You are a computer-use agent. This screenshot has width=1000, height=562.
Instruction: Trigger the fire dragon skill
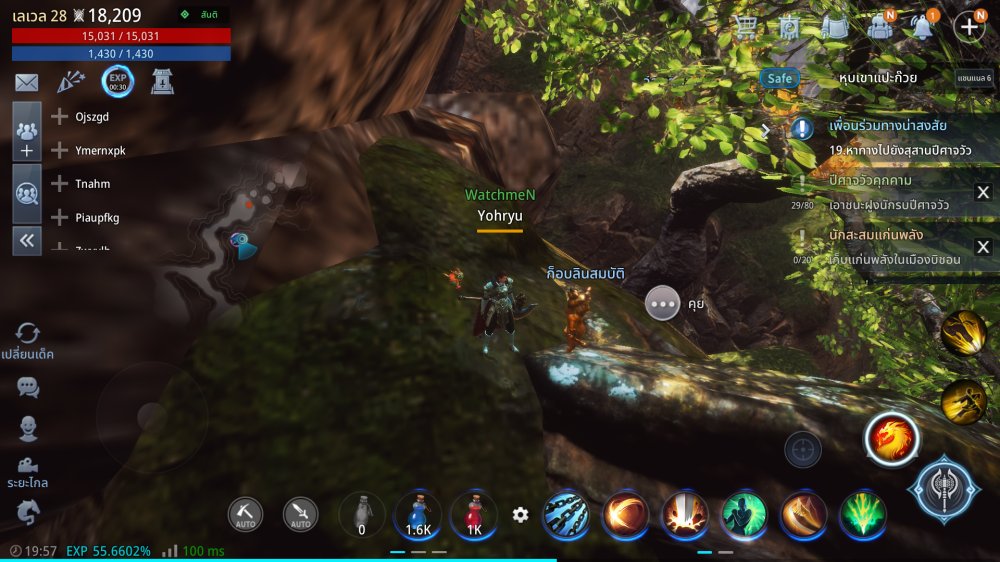coord(892,439)
